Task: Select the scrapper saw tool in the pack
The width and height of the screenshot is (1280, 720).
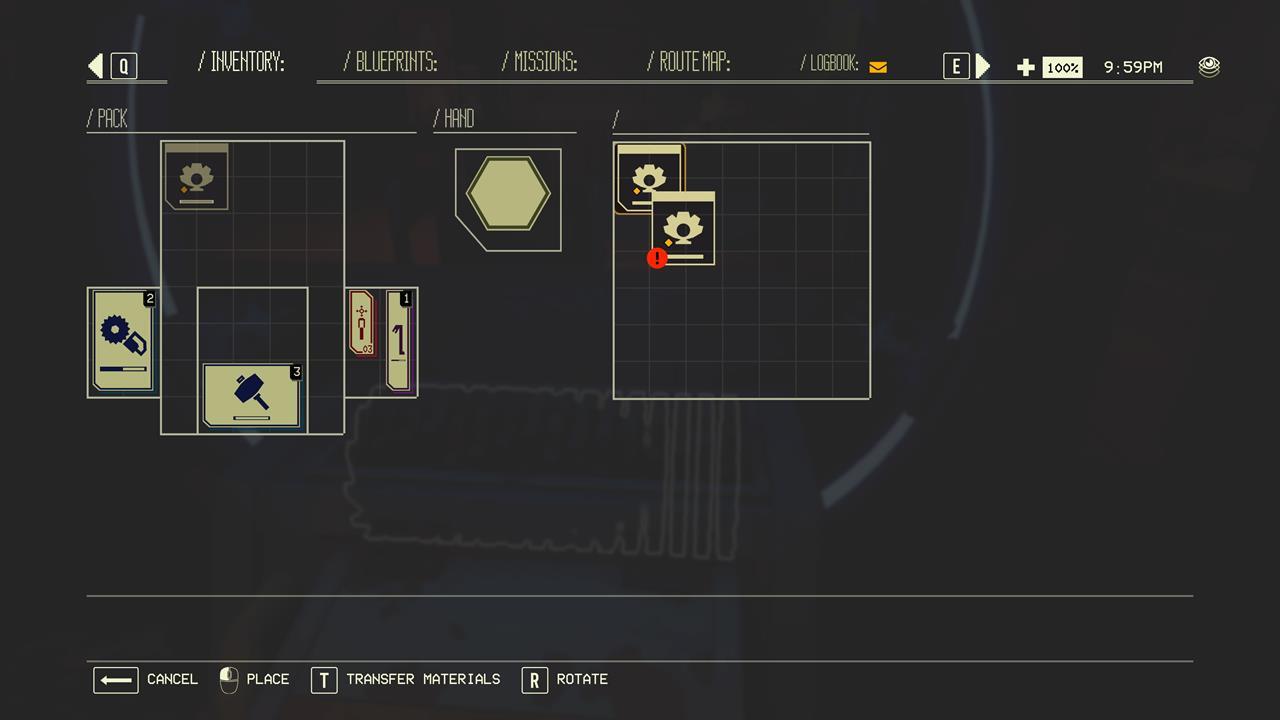Action: [123, 342]
